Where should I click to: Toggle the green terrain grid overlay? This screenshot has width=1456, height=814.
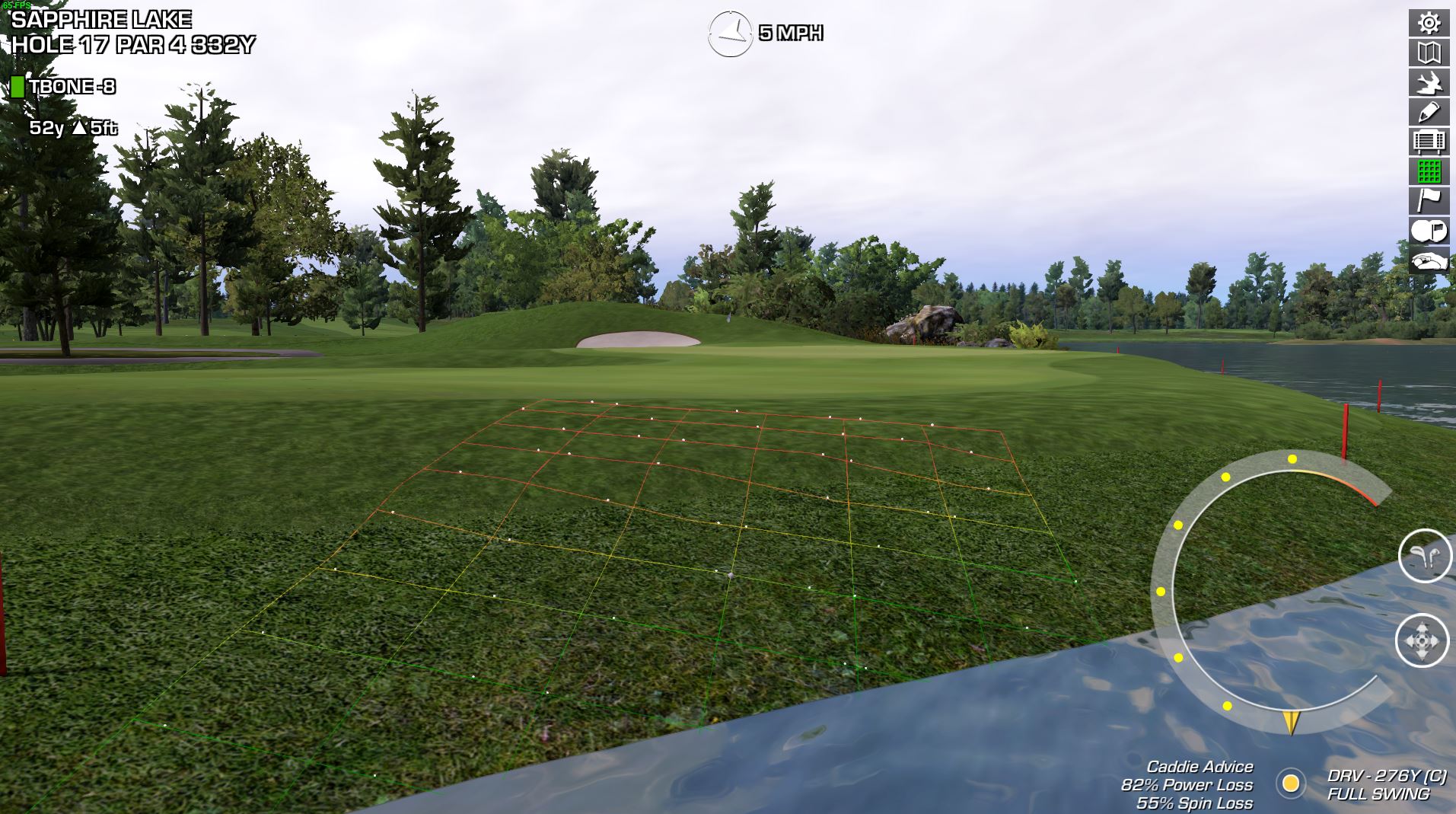click(1429, 171)
